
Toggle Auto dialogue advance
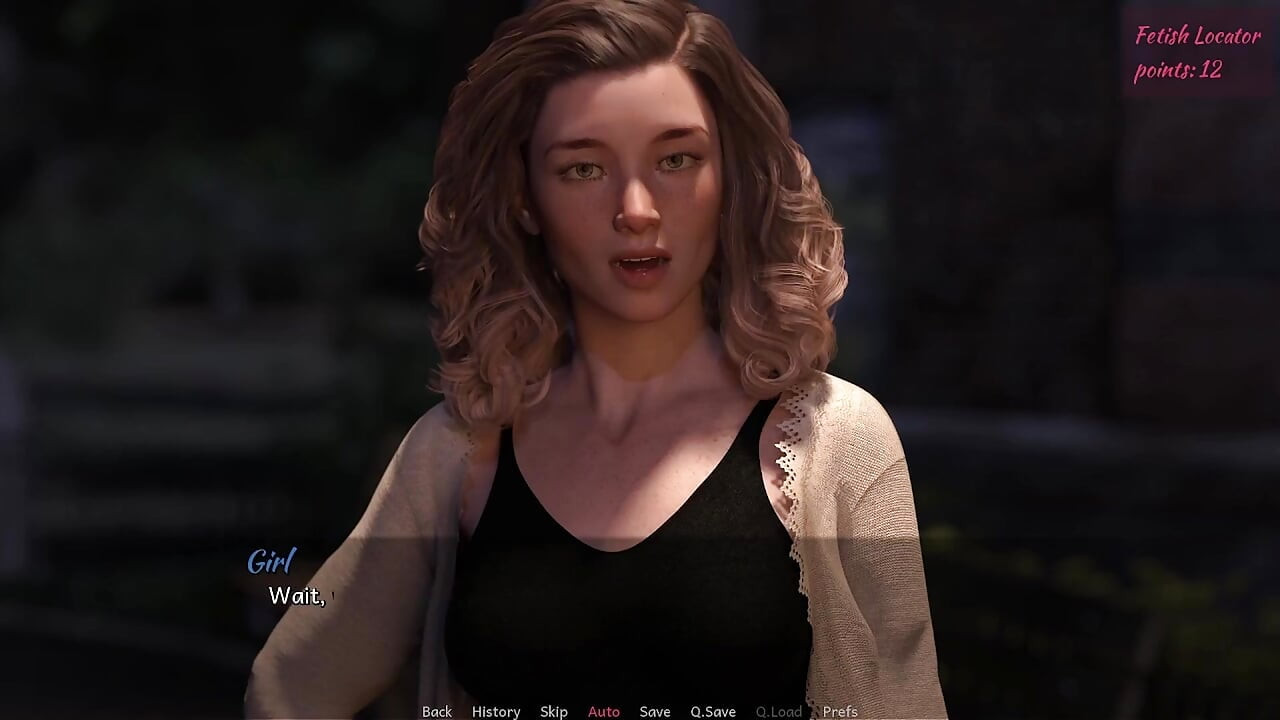pyautogui.click(x=604, y=711)
